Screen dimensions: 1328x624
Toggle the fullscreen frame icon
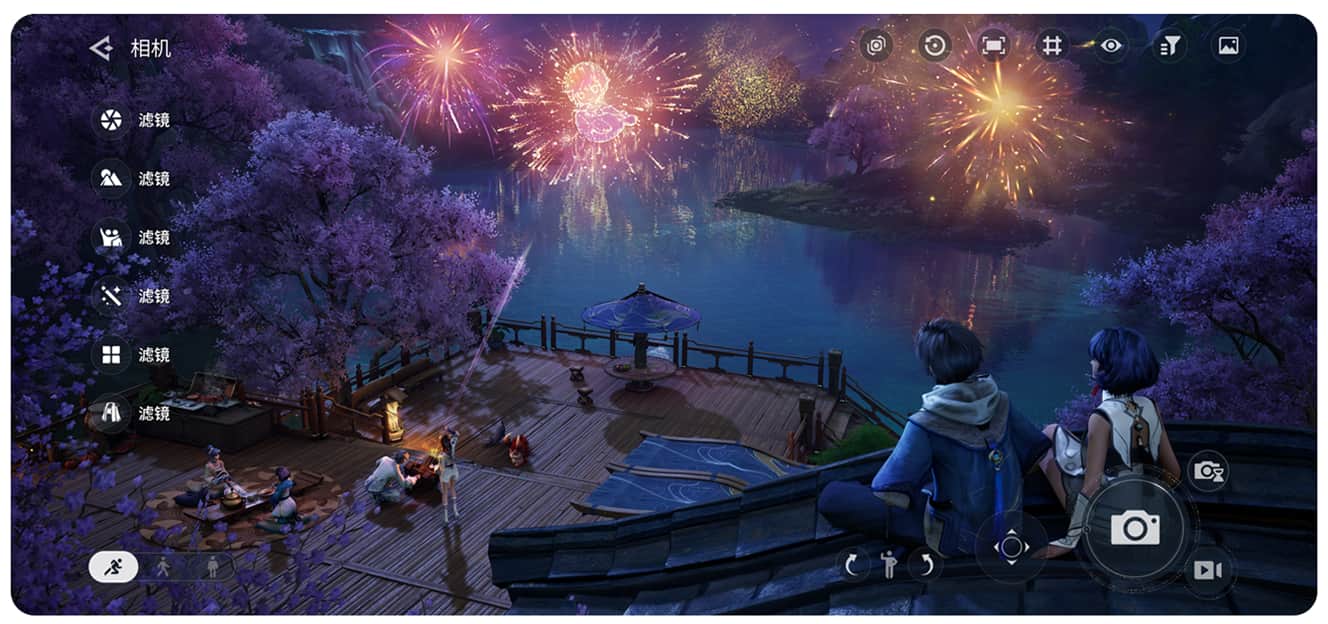pos(993,45)
